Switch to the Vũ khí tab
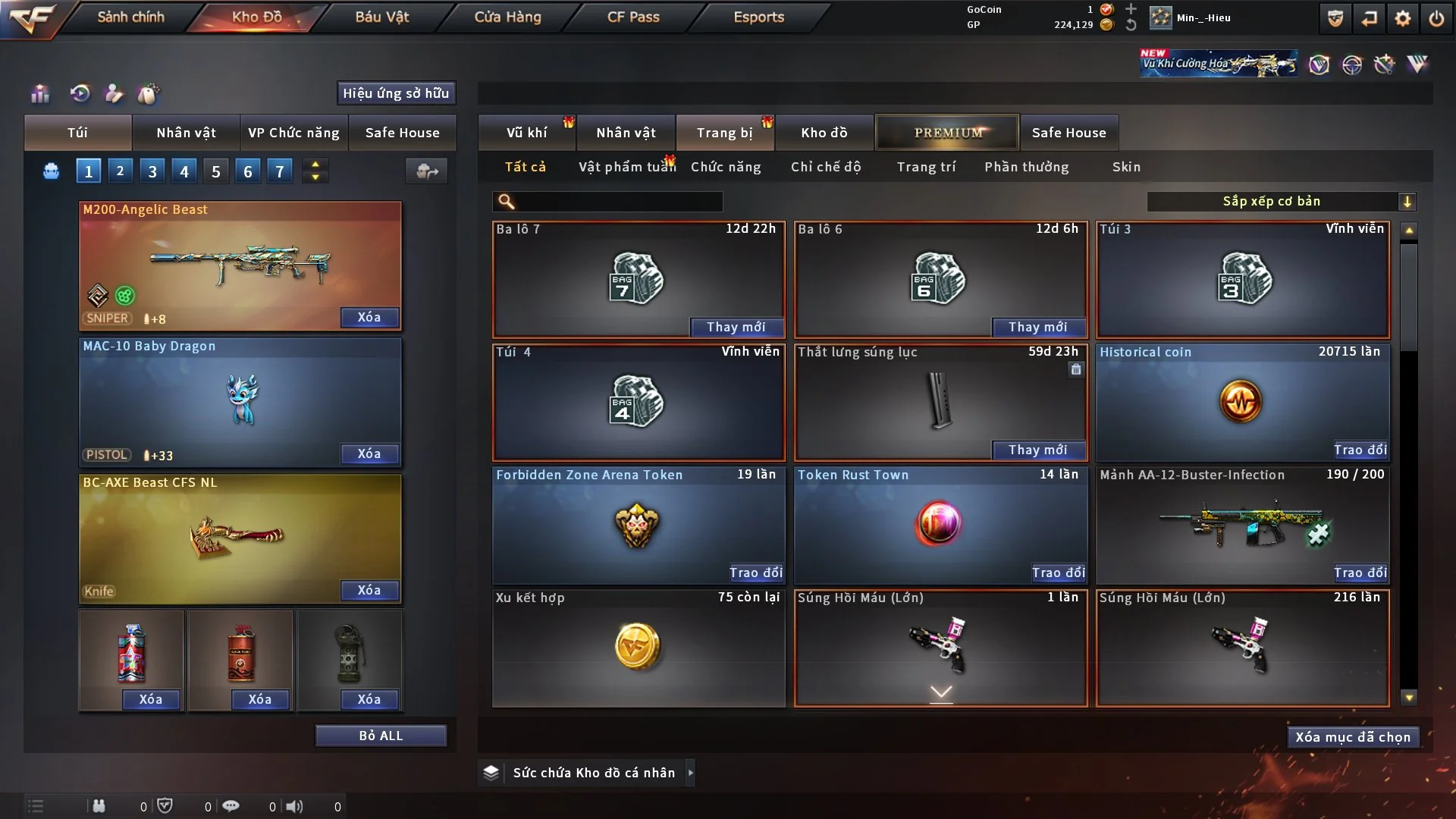 click(x=526, y=133)
